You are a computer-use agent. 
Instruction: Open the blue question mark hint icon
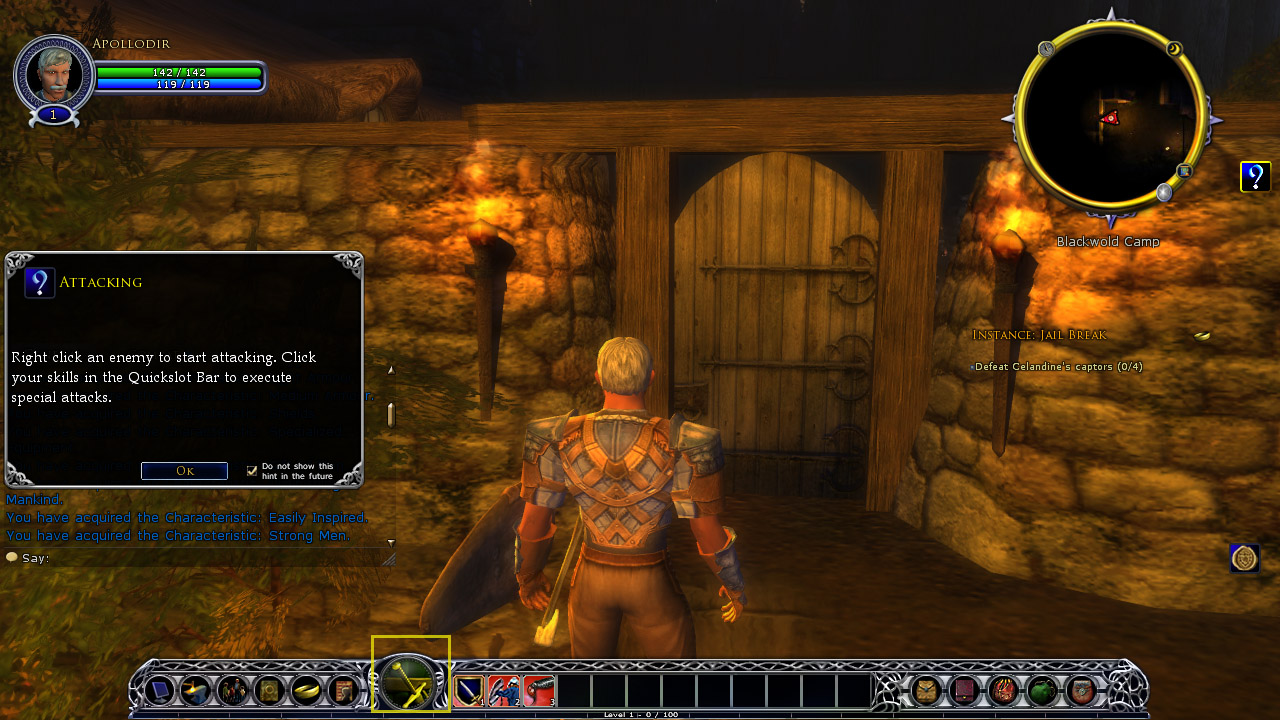(x=1255, y=177)
